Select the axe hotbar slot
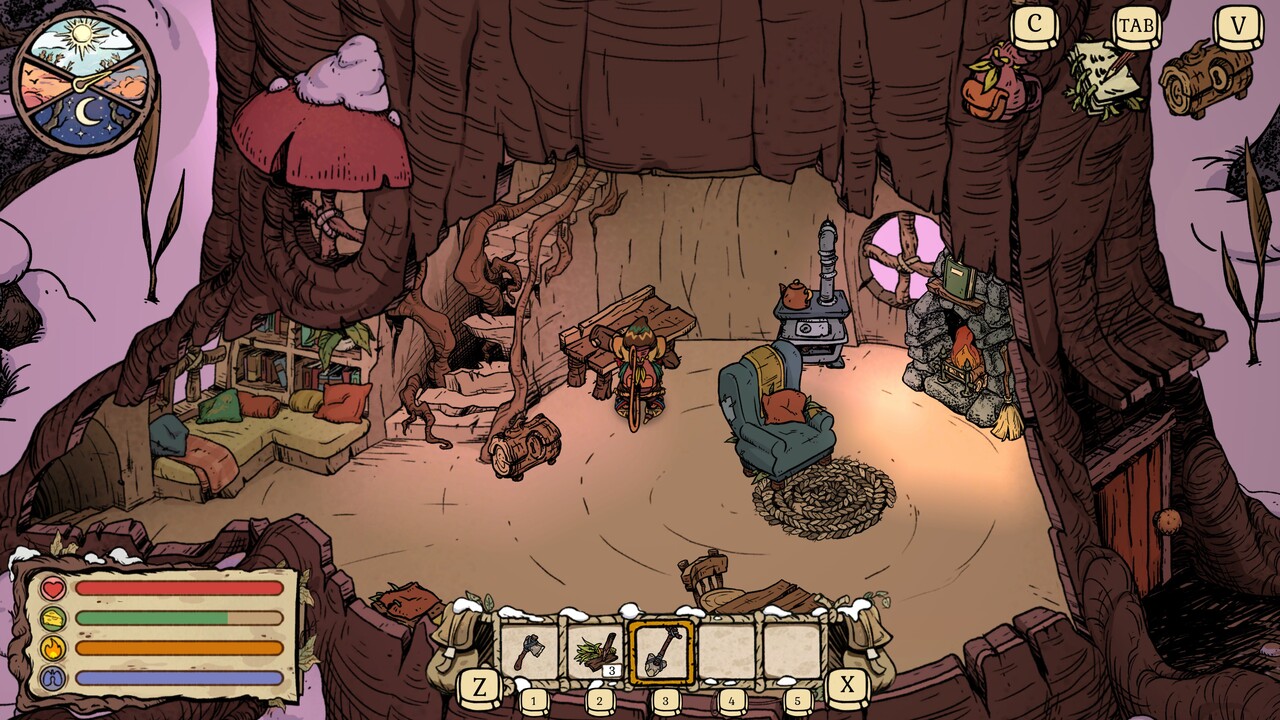This screenshot has height=720, width=1280. click(x=529, y=652)
